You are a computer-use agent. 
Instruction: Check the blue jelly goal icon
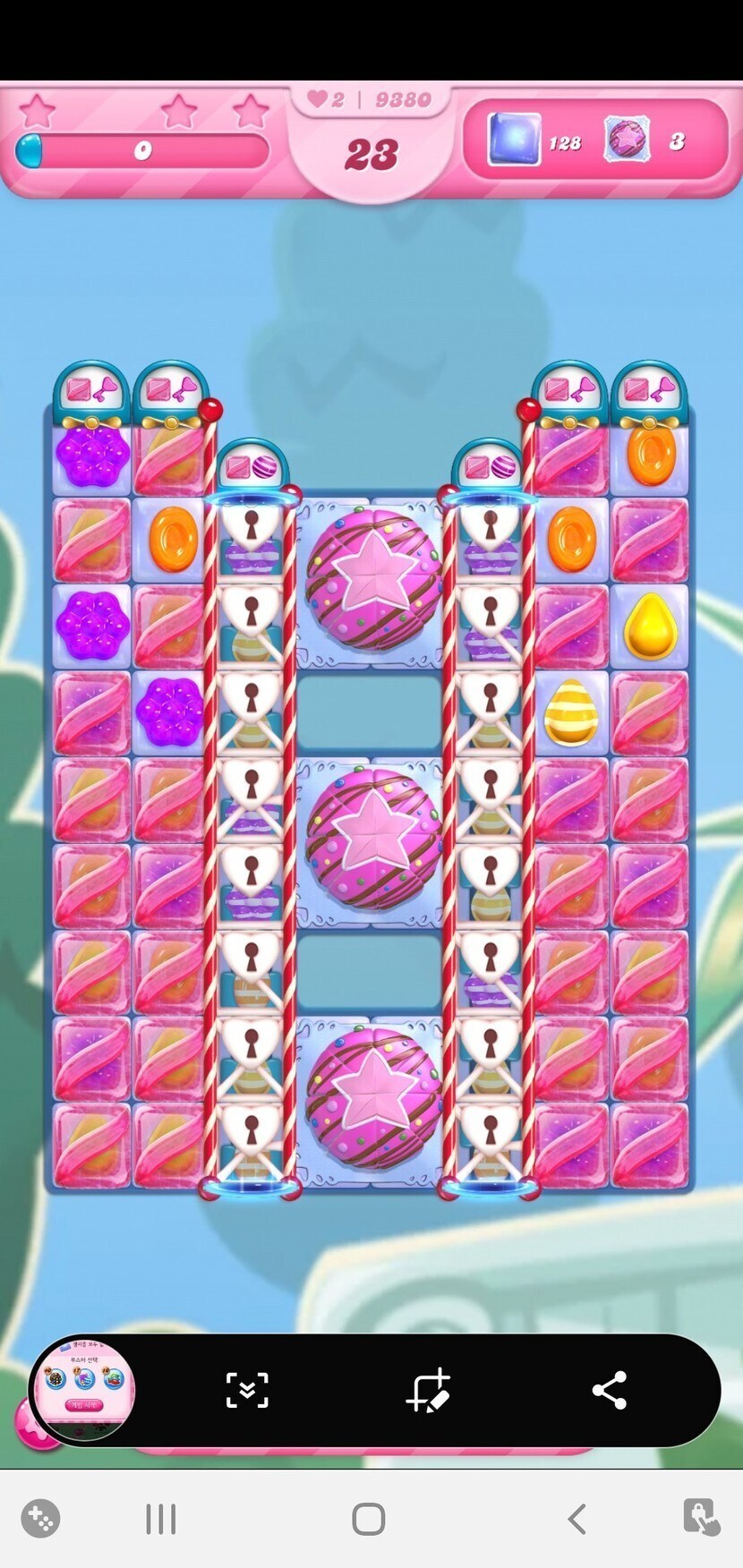(x=514, y=141)
